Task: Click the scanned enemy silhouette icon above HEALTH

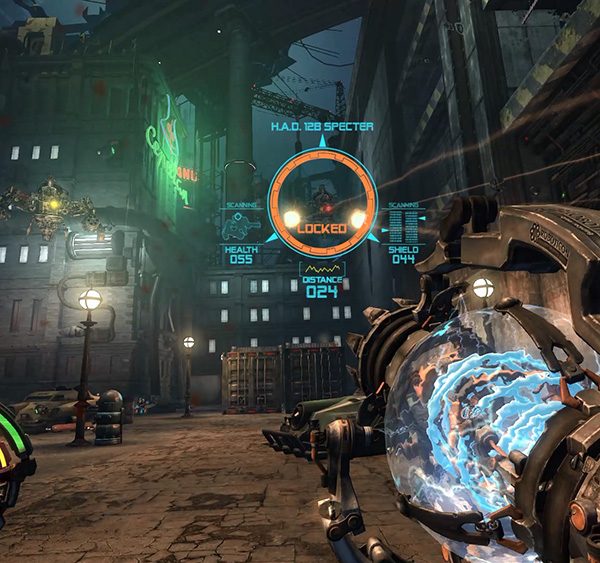Action: (x=241, y=227)
